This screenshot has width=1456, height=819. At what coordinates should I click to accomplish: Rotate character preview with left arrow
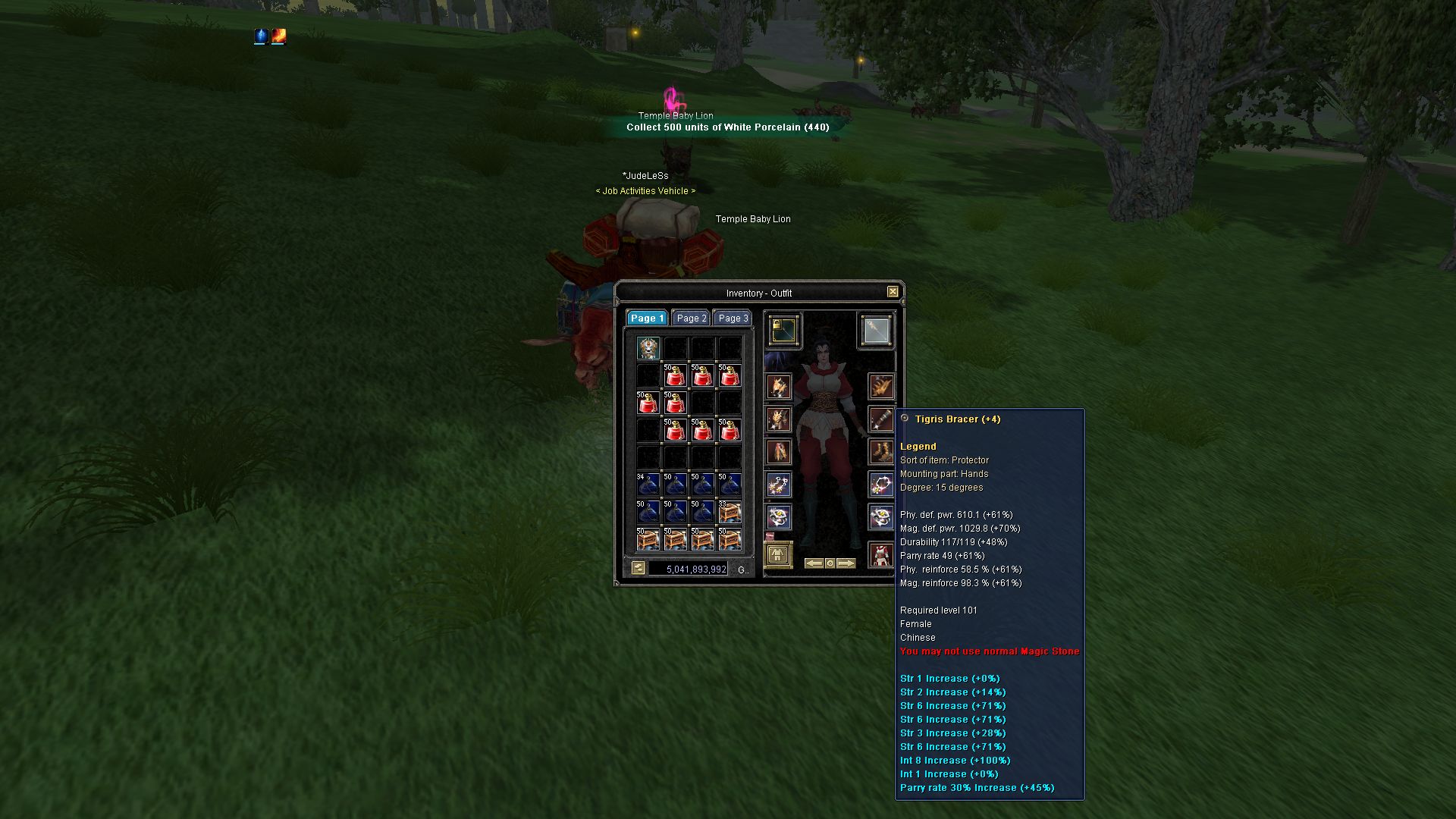tap(814, 563)
